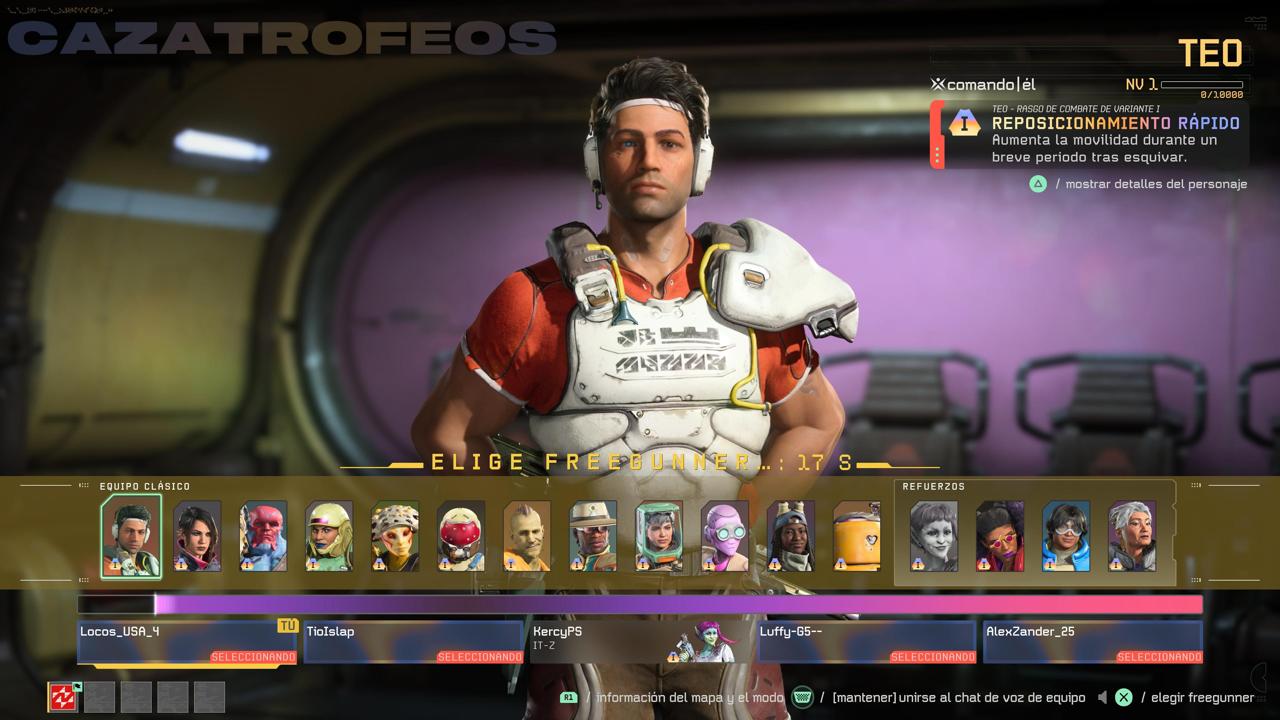
Task: Click the red variant icon in bottom slot row
Action: pyautogui.click(x=63, y=697)
